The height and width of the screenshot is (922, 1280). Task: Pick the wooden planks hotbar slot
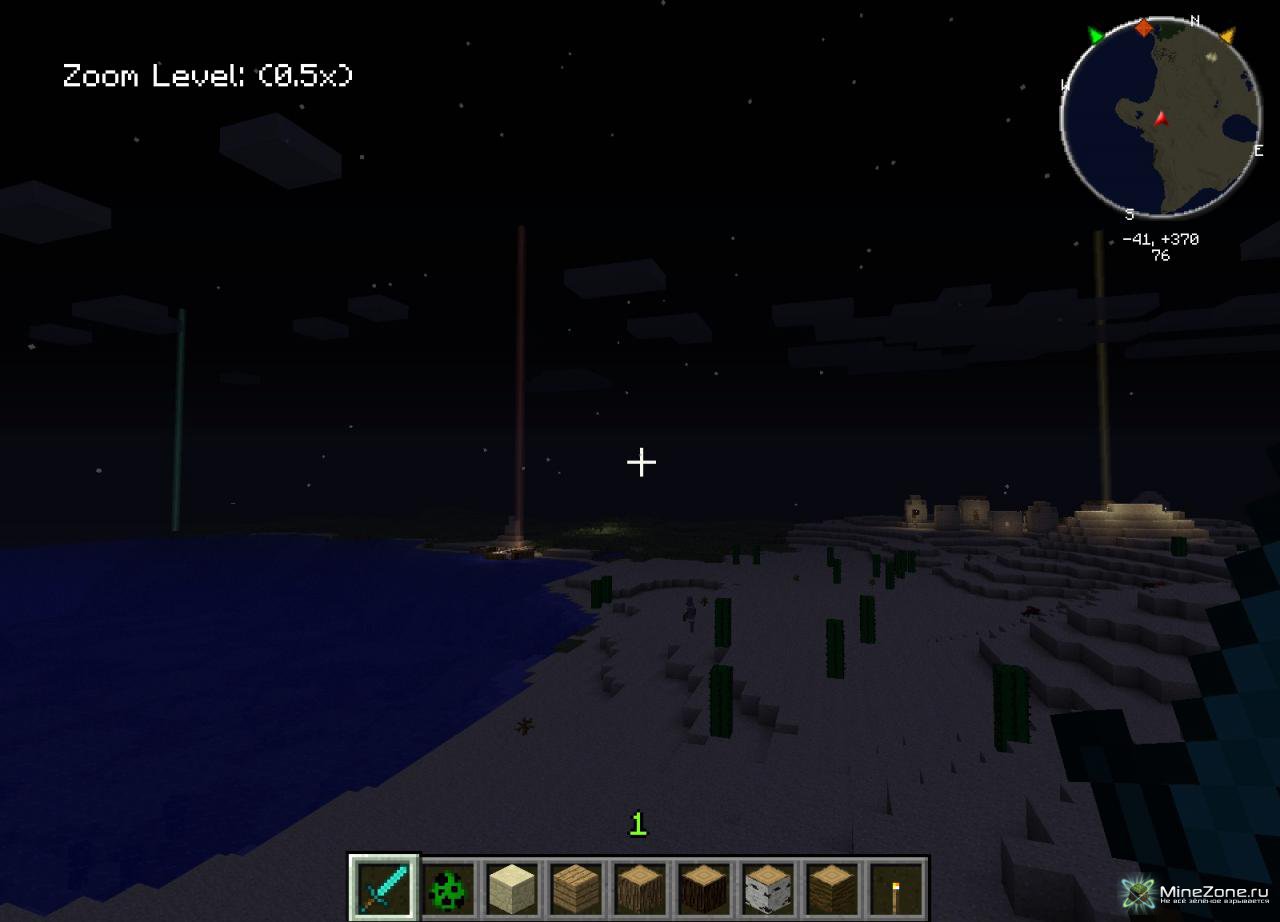pos(576,887)
